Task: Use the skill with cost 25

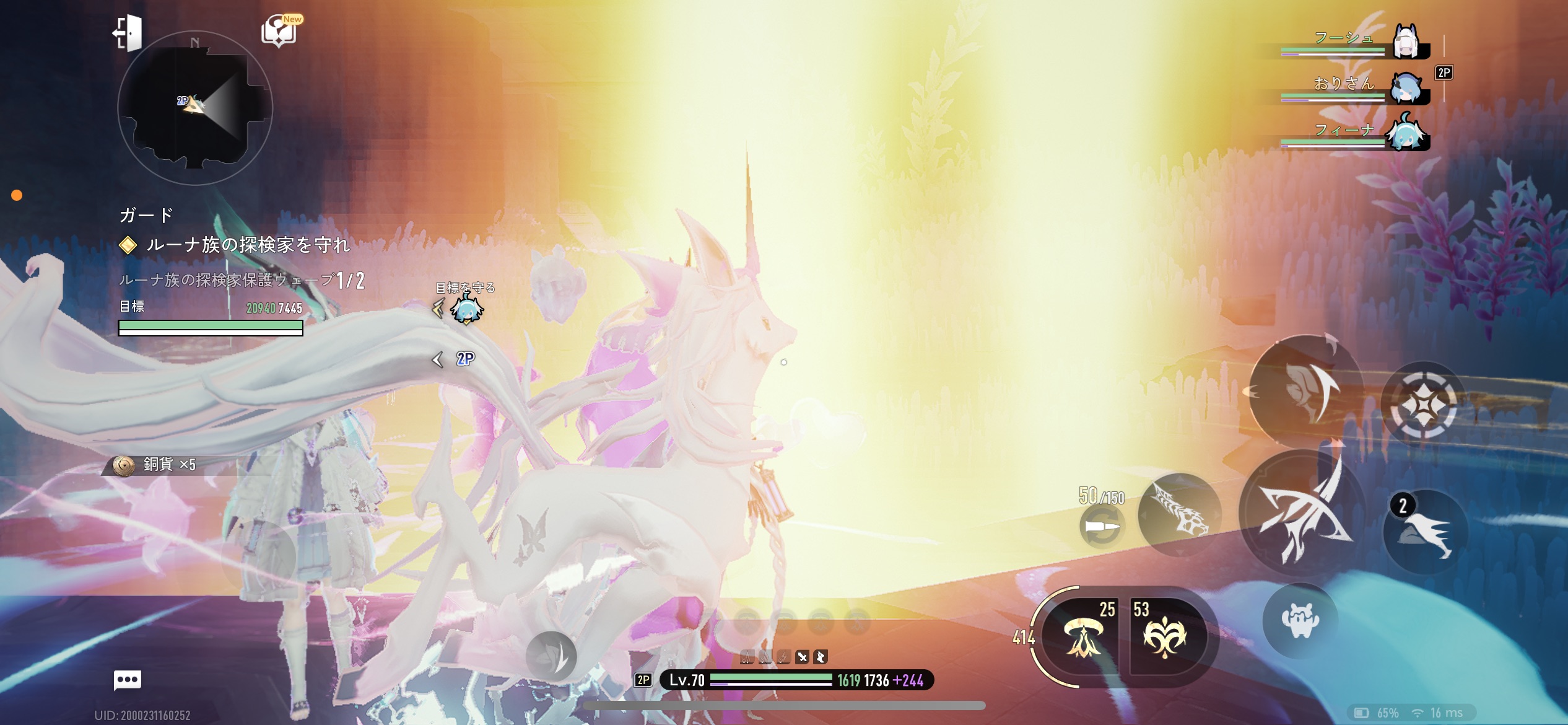Action: [1082, 637]
